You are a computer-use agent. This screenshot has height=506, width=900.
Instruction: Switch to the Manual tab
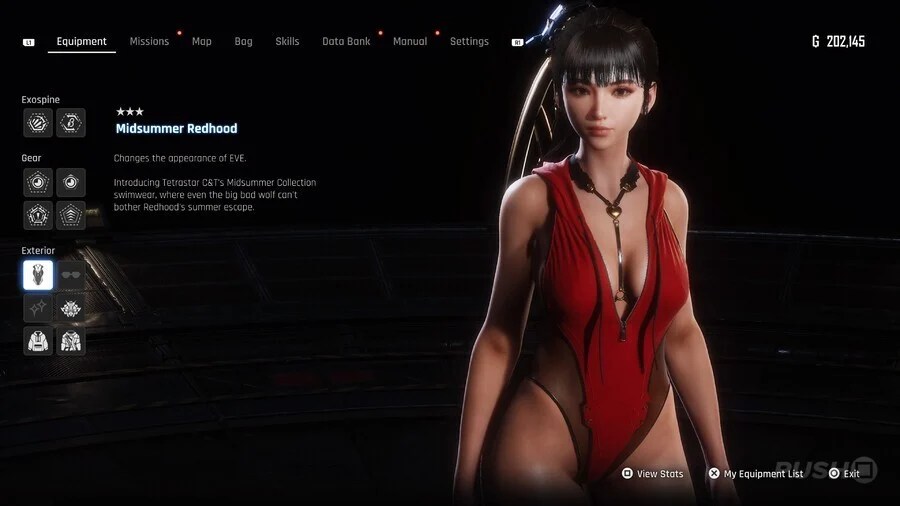click(410, 42)
